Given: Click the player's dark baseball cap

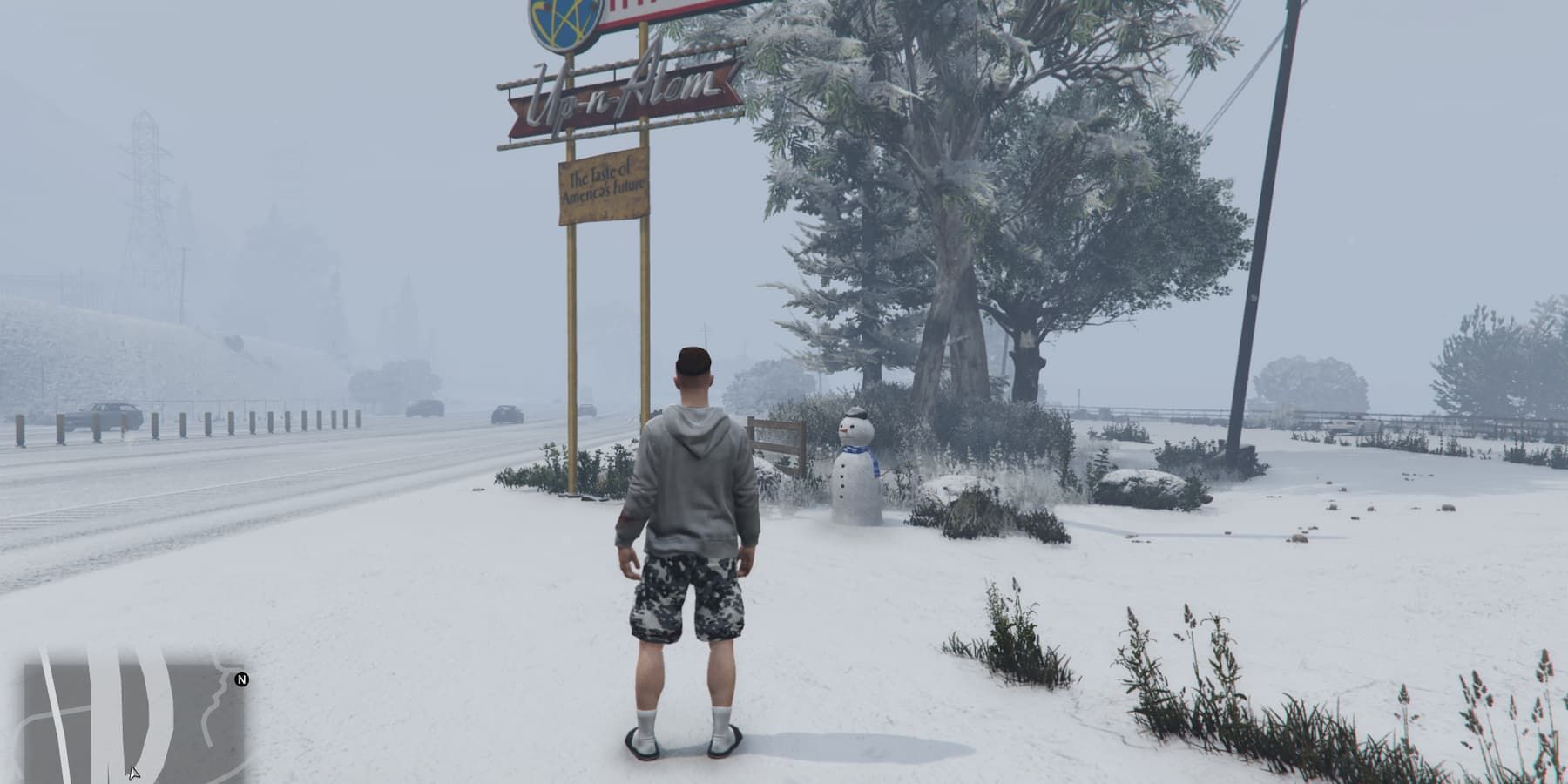Looking at the screenshot, I should 693,357.
